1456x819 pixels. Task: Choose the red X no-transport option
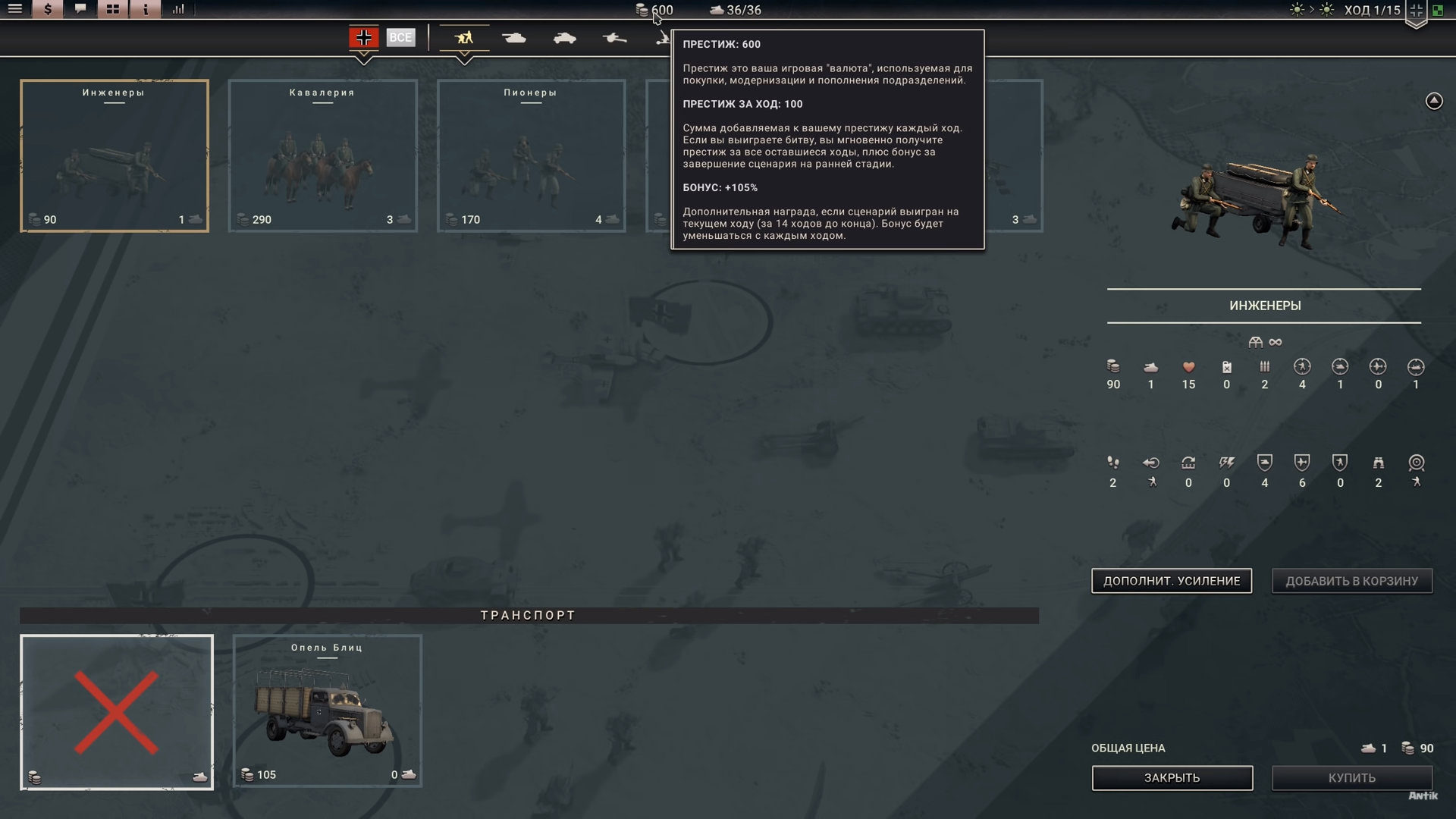coord(117,712)
